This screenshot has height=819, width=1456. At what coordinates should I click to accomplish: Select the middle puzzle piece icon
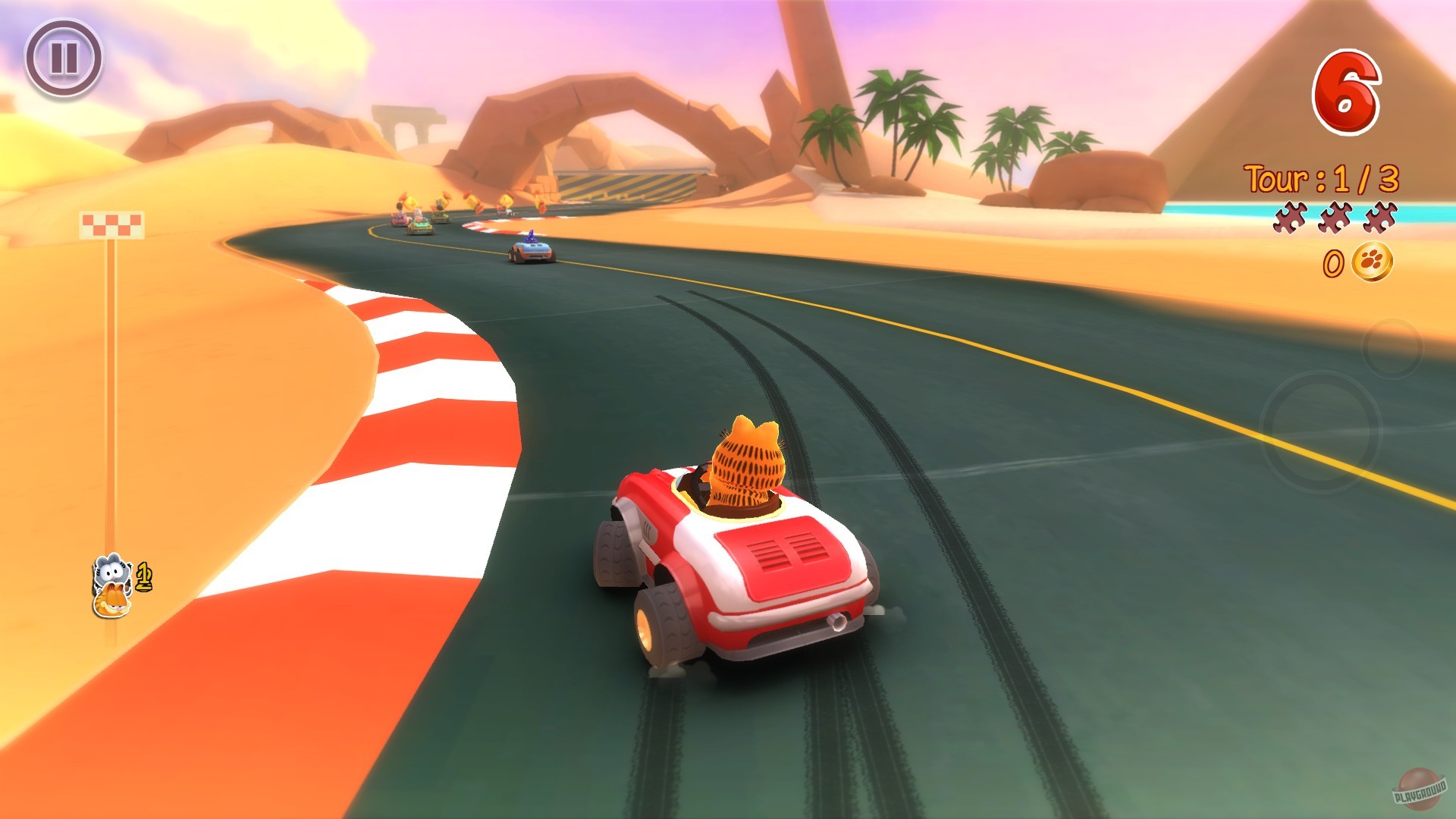coord(1335,218)
